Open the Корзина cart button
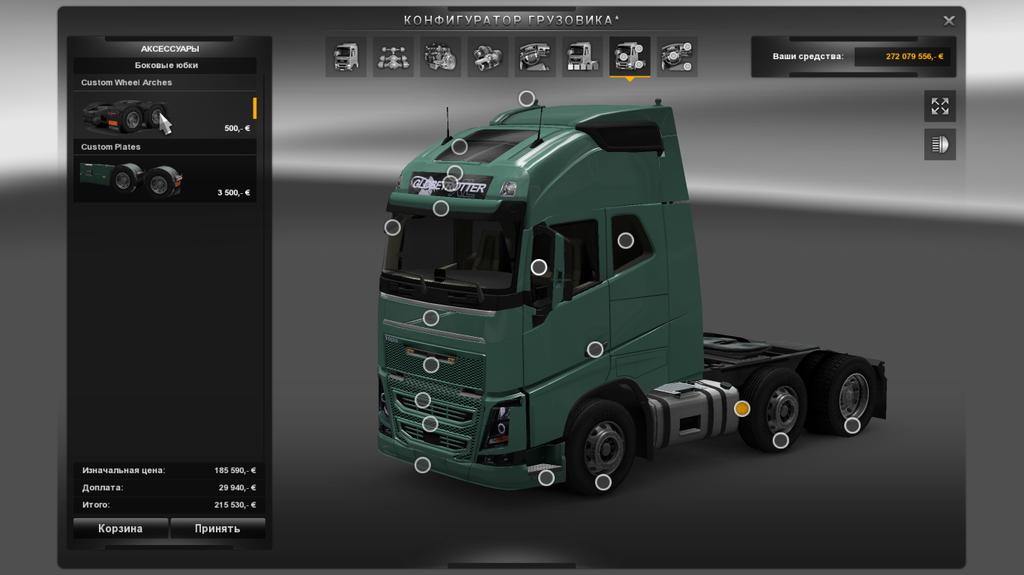Viewport: 1024px width, 575px height. [120, 528]
